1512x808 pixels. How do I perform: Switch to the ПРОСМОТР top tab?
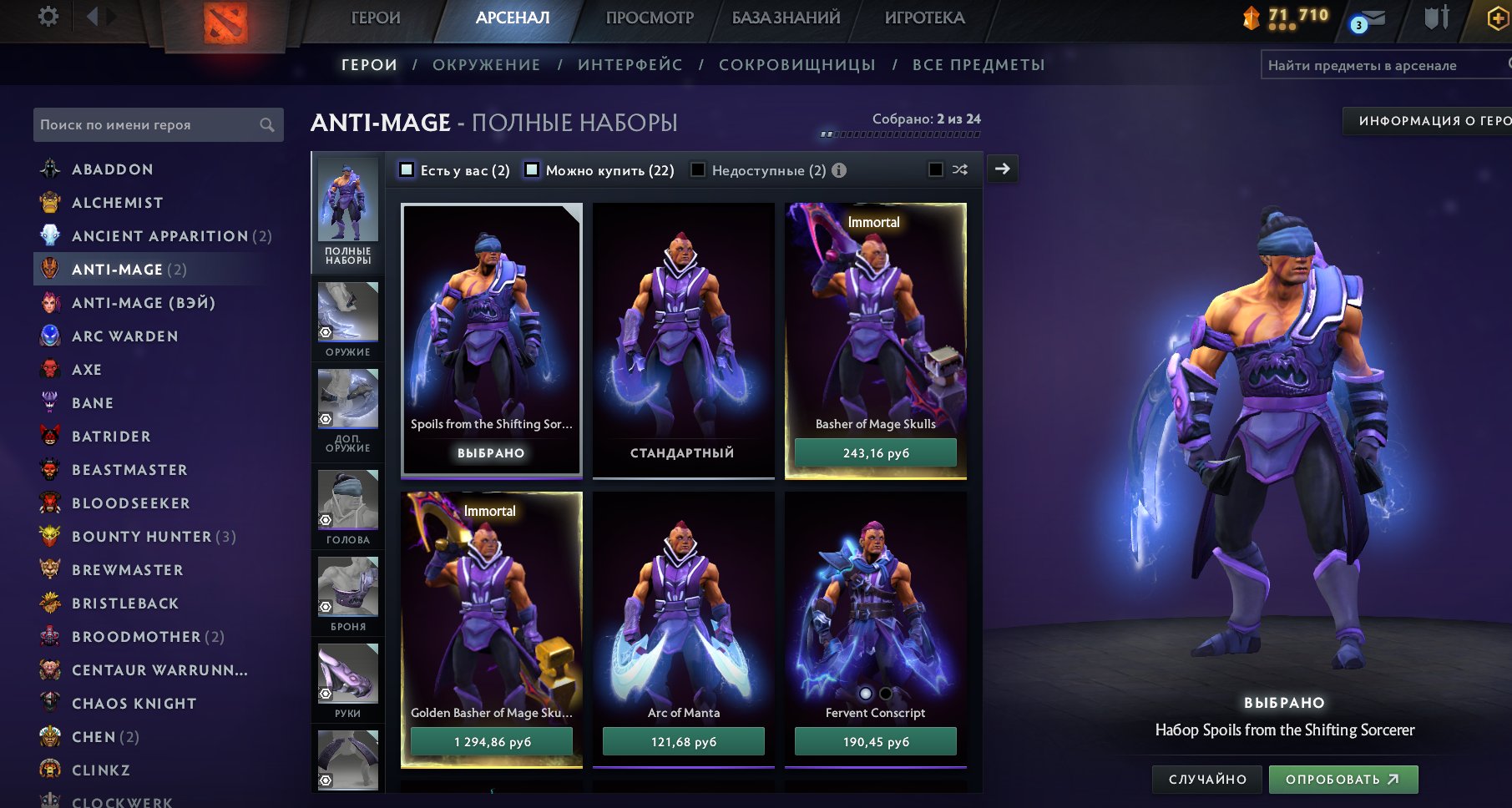(x=650, y=18)
